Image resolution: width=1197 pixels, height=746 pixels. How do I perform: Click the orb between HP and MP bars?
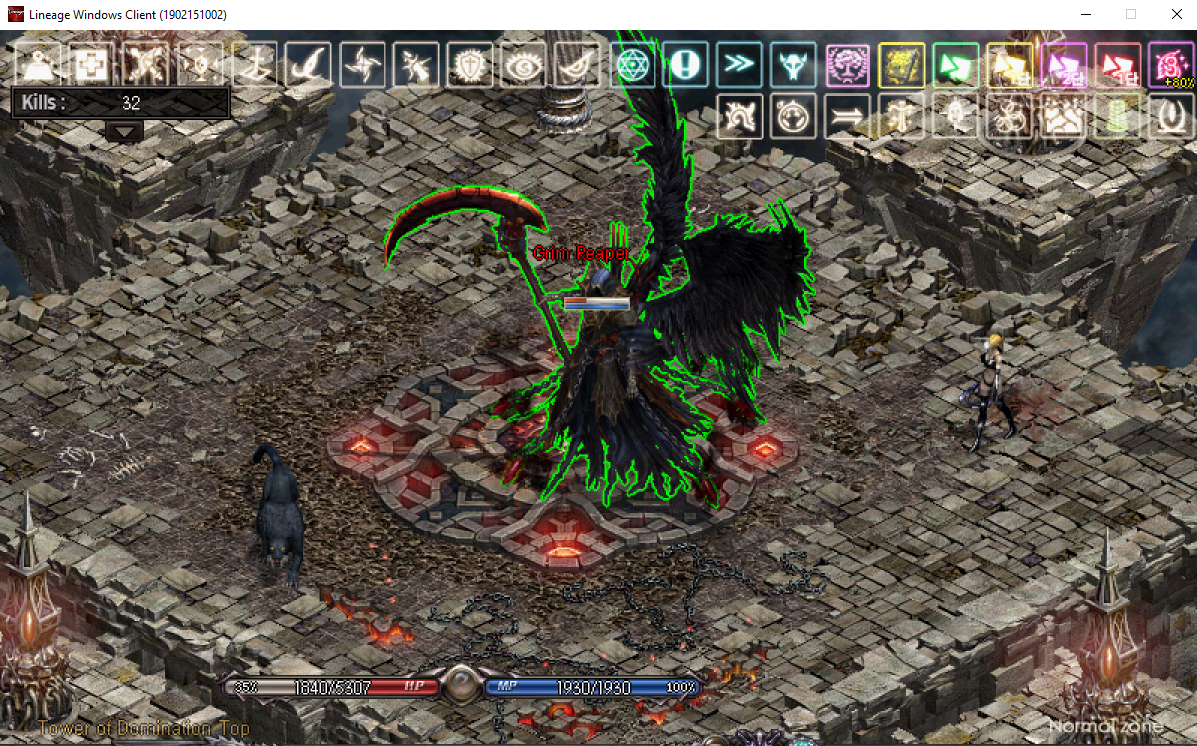click(x=461, y=687)
